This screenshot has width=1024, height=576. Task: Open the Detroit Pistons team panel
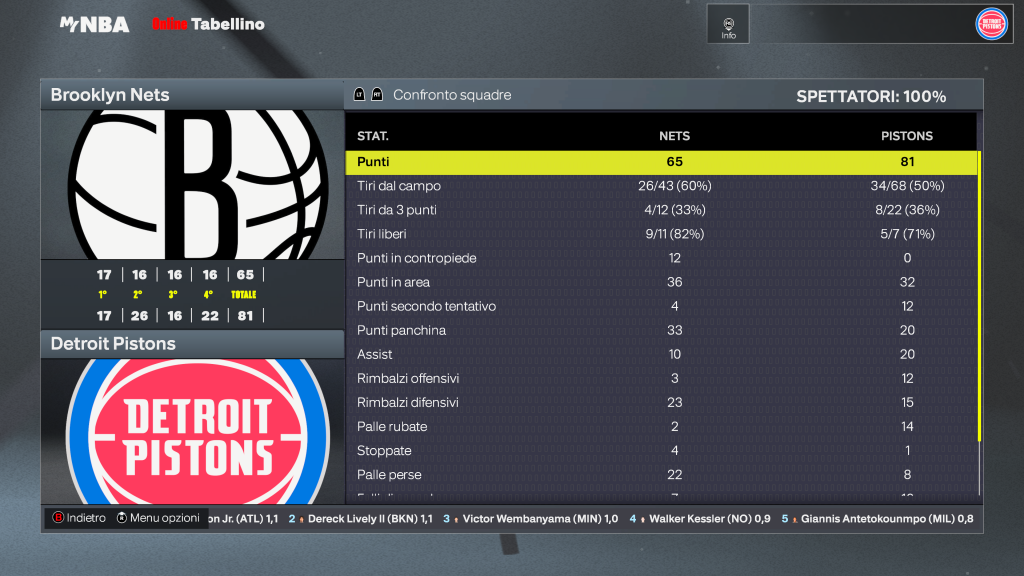click(192, 344)
